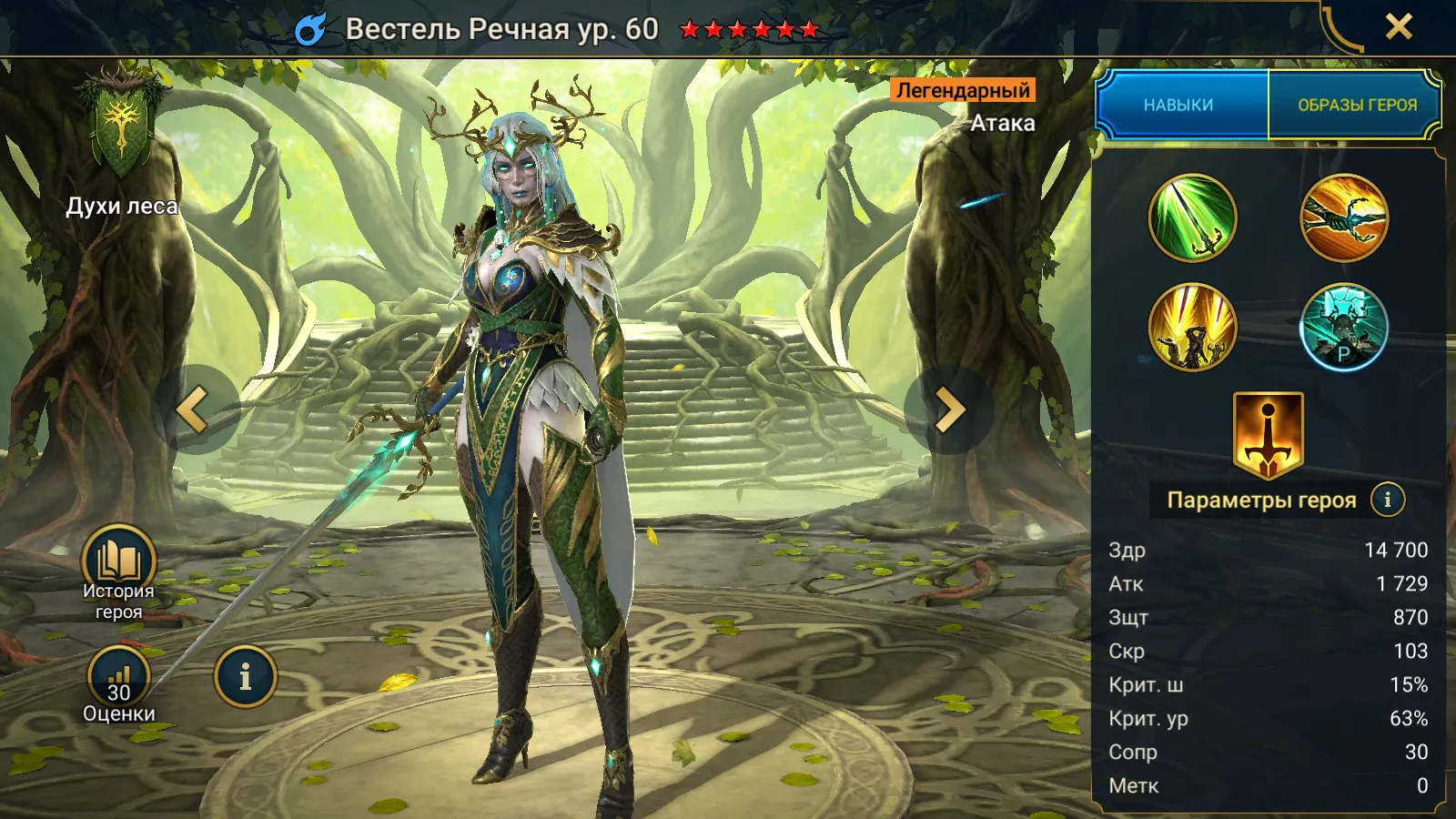Select the green spear strike skill icon
1456x819 pixels.
tap(1192, 218)
